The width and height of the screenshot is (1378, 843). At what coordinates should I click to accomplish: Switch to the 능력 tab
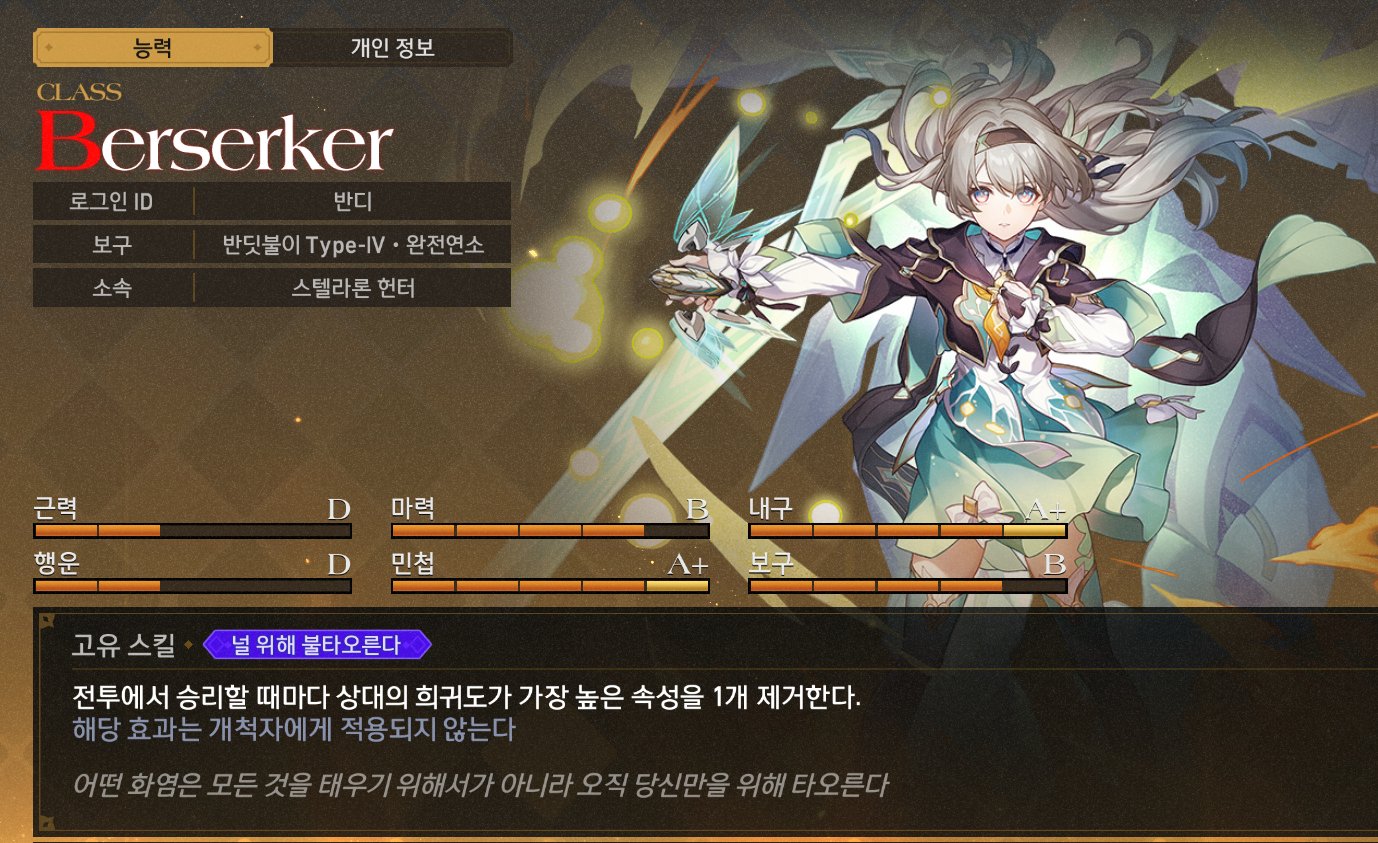click(x=152, y=47)
